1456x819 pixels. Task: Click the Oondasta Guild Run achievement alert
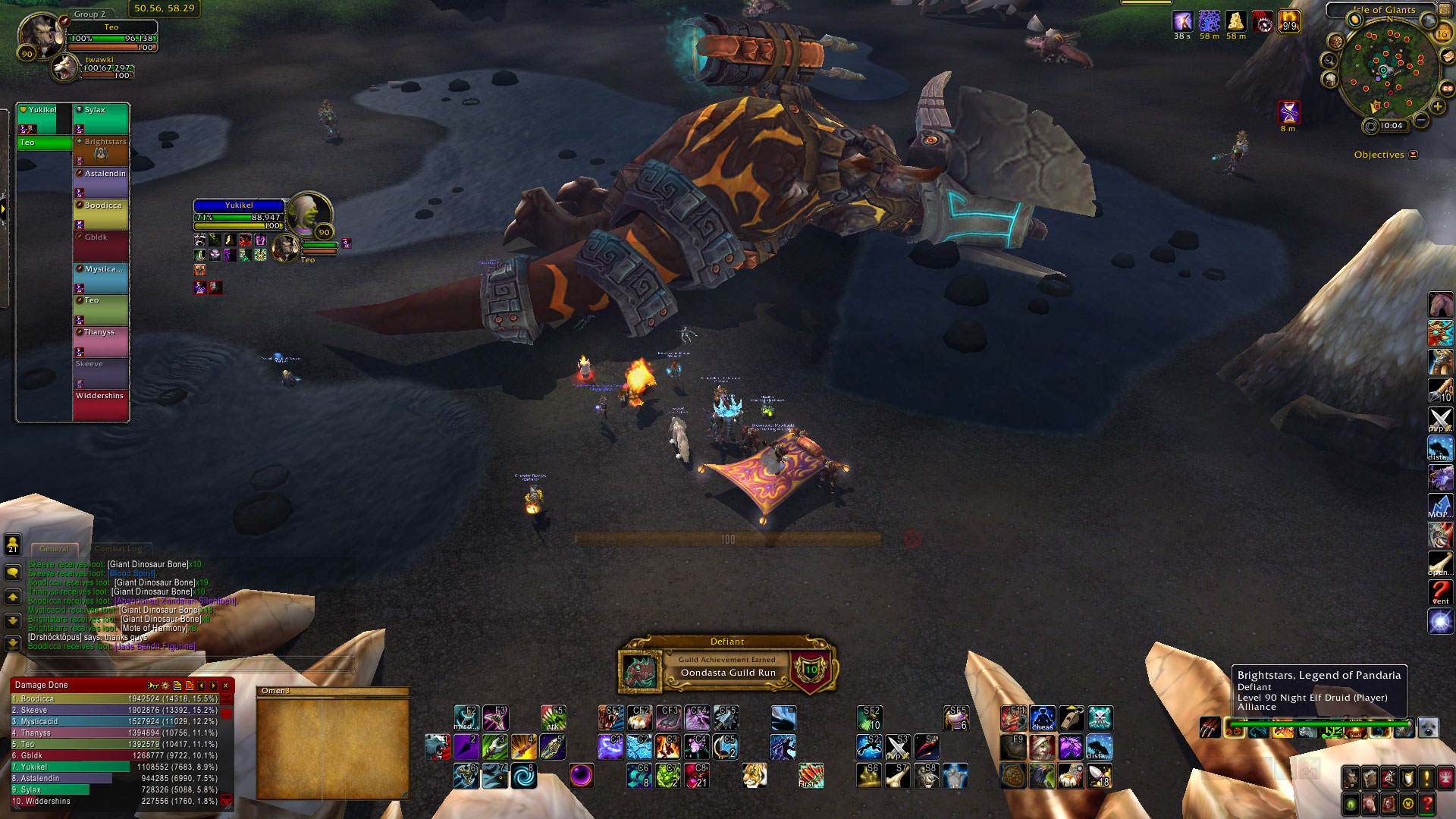727,667
